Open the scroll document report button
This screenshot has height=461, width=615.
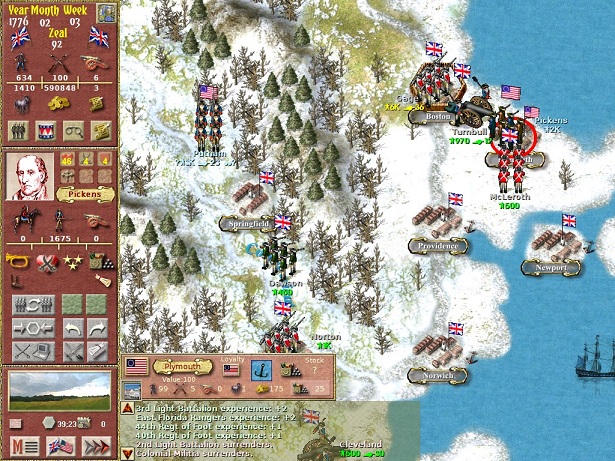(101, 130)
